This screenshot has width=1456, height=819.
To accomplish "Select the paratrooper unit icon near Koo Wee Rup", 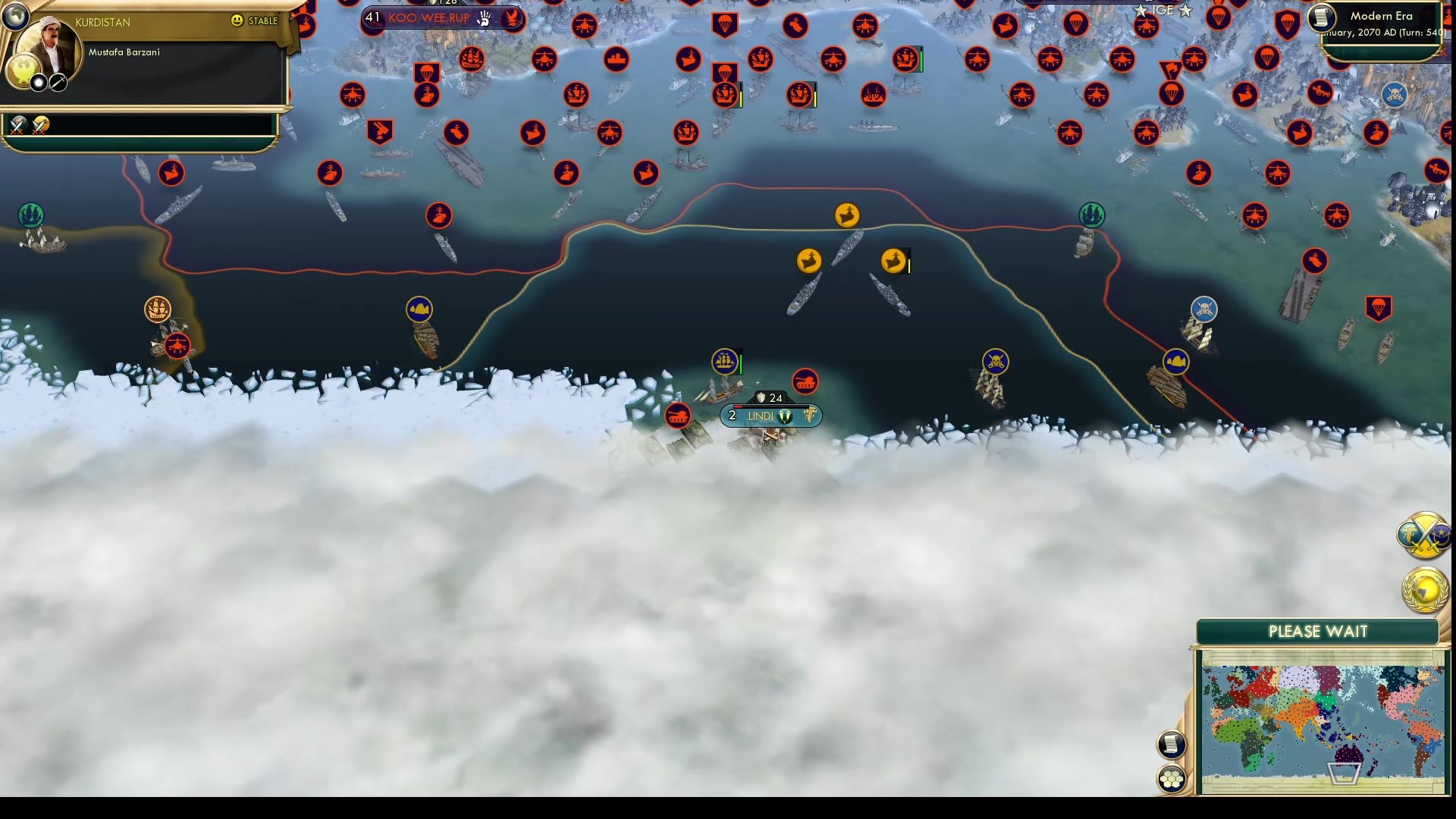I will pos(427,72).
